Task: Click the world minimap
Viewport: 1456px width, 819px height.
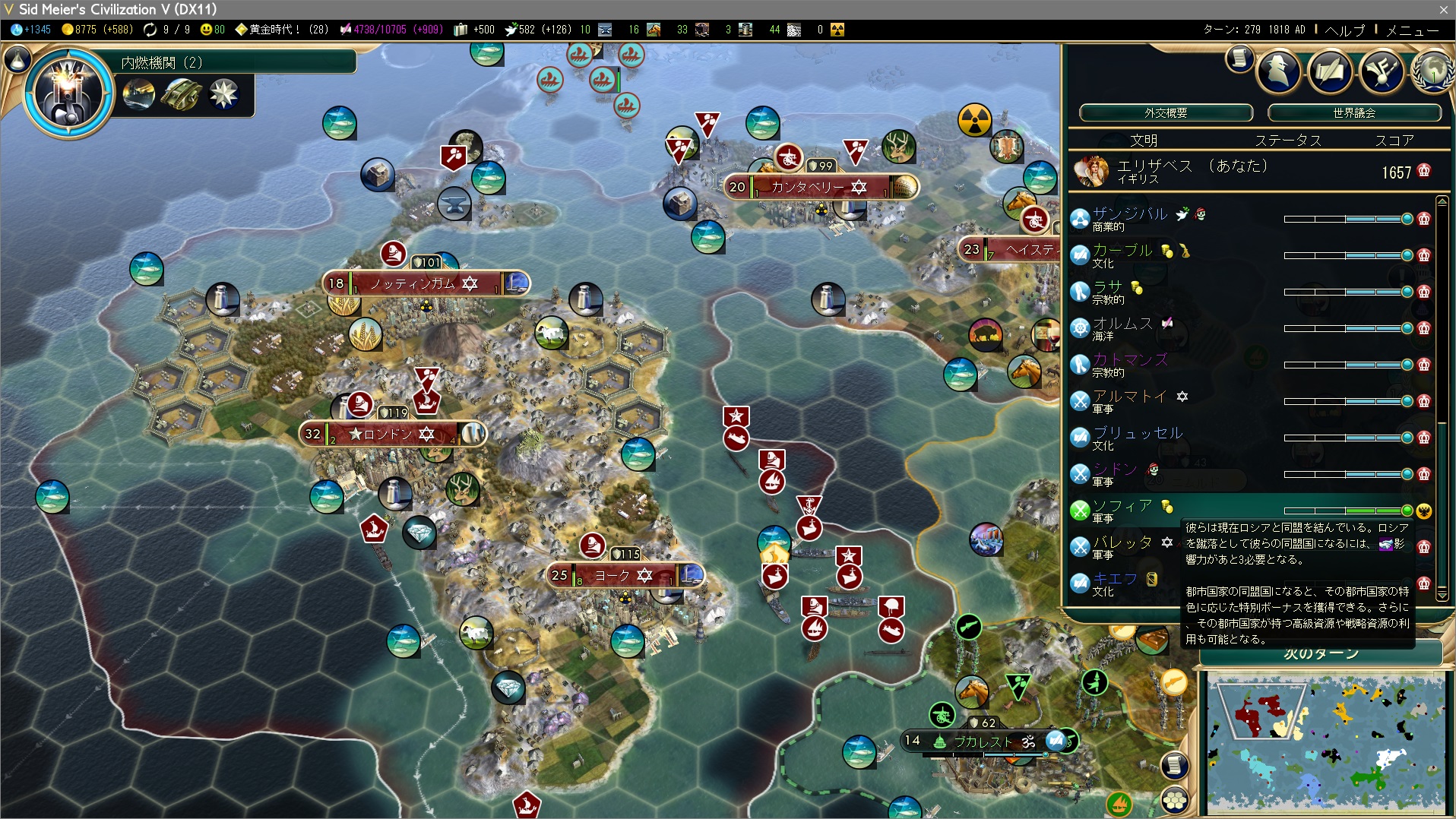Action: coord(1325,743)
